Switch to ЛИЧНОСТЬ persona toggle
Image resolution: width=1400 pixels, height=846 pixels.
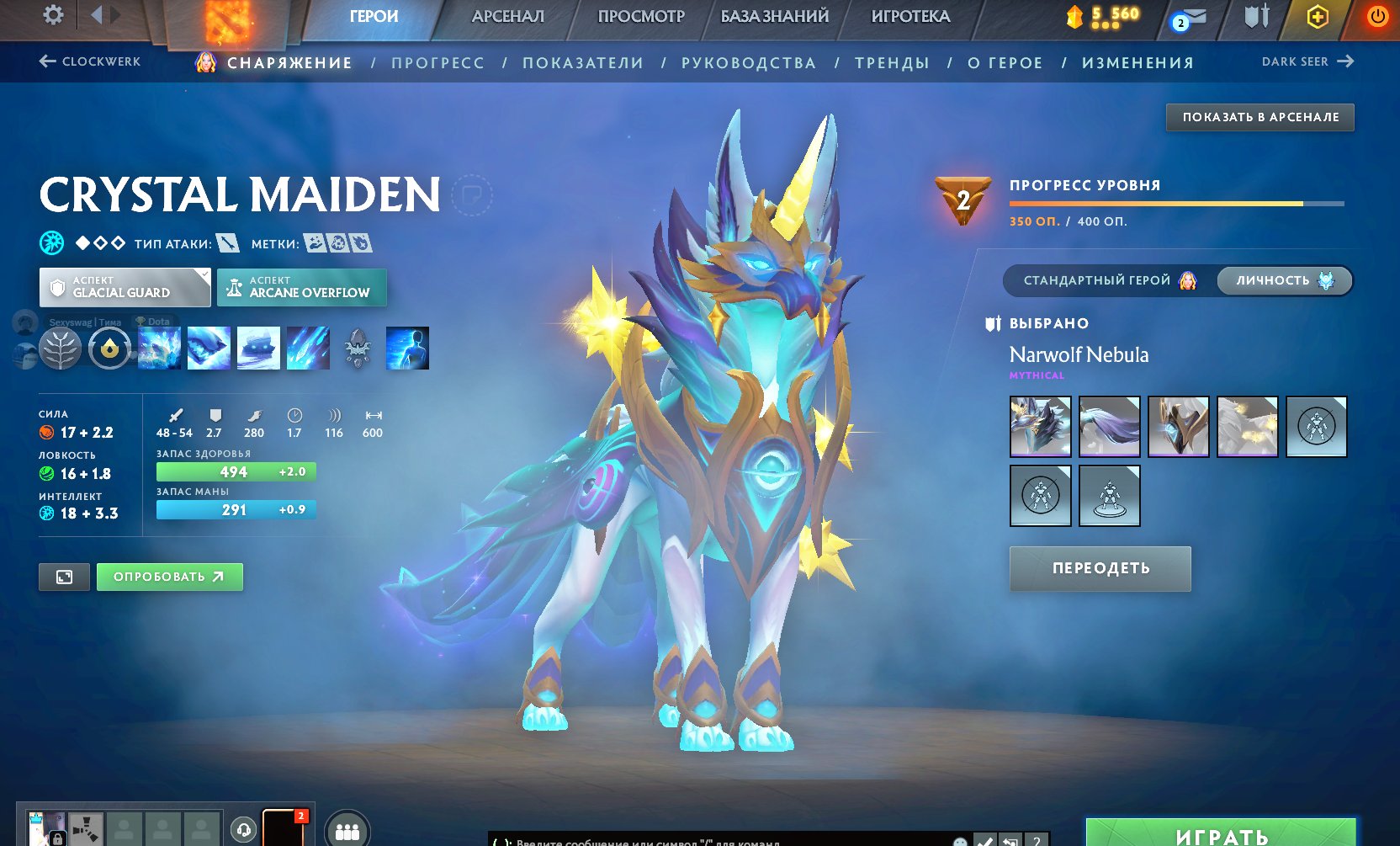point(1273,280)
